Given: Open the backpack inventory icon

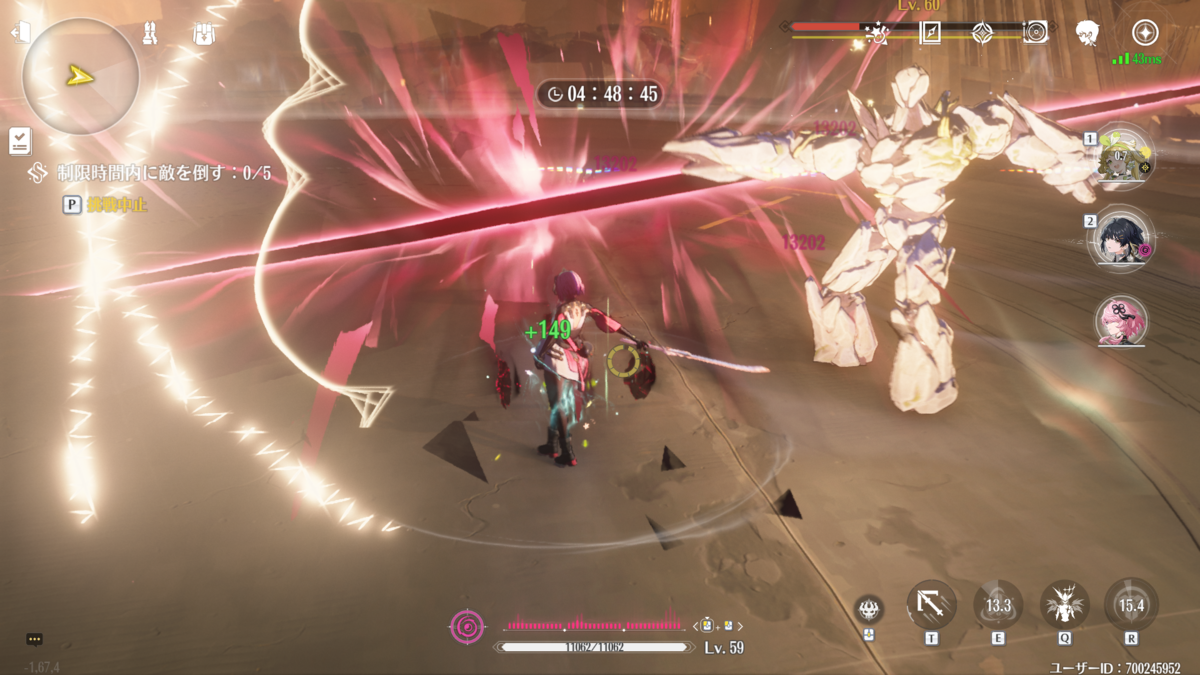Looking at the screenshot, I should (204, 34).
